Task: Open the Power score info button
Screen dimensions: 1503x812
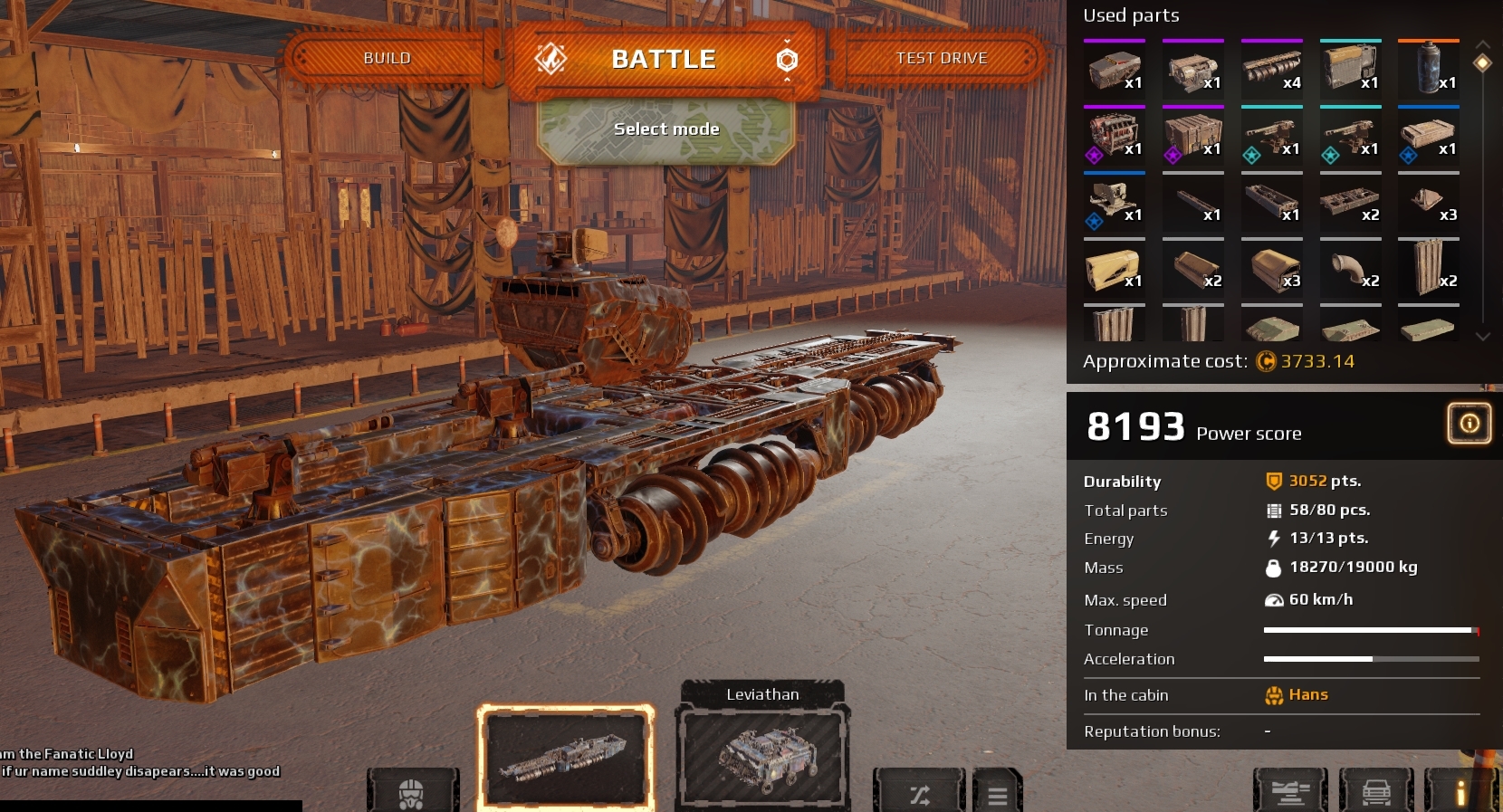Action: click(1469, 423)
